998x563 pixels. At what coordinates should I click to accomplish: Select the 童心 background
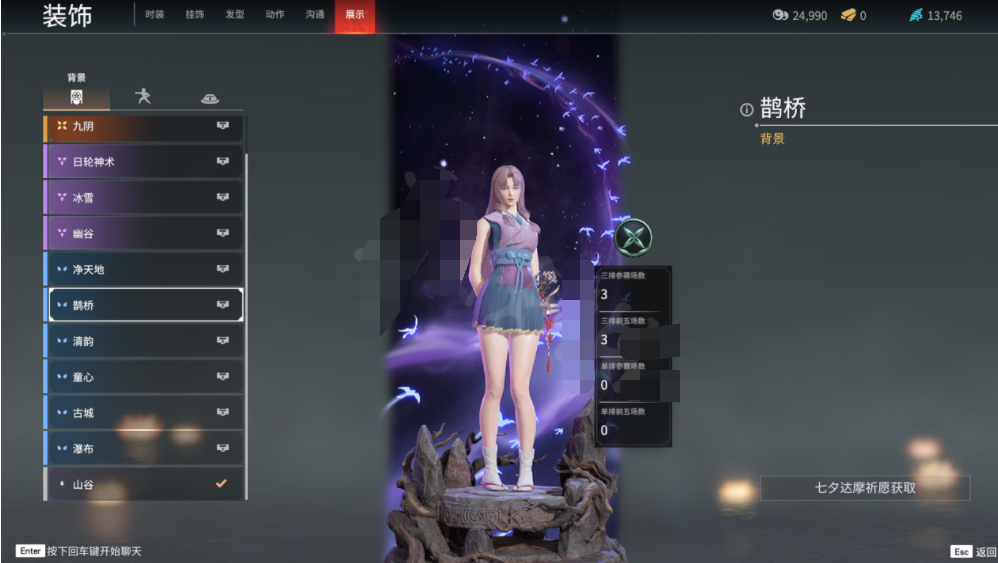(144, 377)
